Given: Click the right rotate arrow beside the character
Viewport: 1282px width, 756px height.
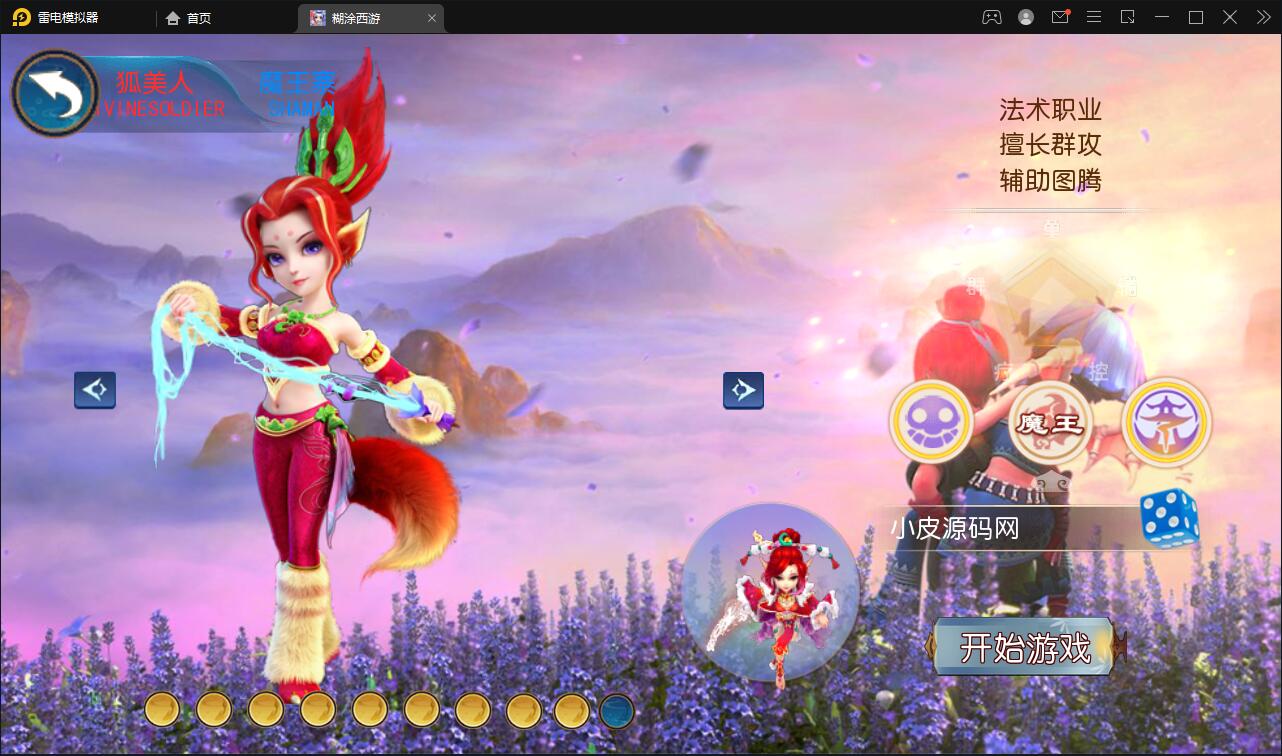Looking at the screenshot, I should pyautogui.click(x=742, y=390).
